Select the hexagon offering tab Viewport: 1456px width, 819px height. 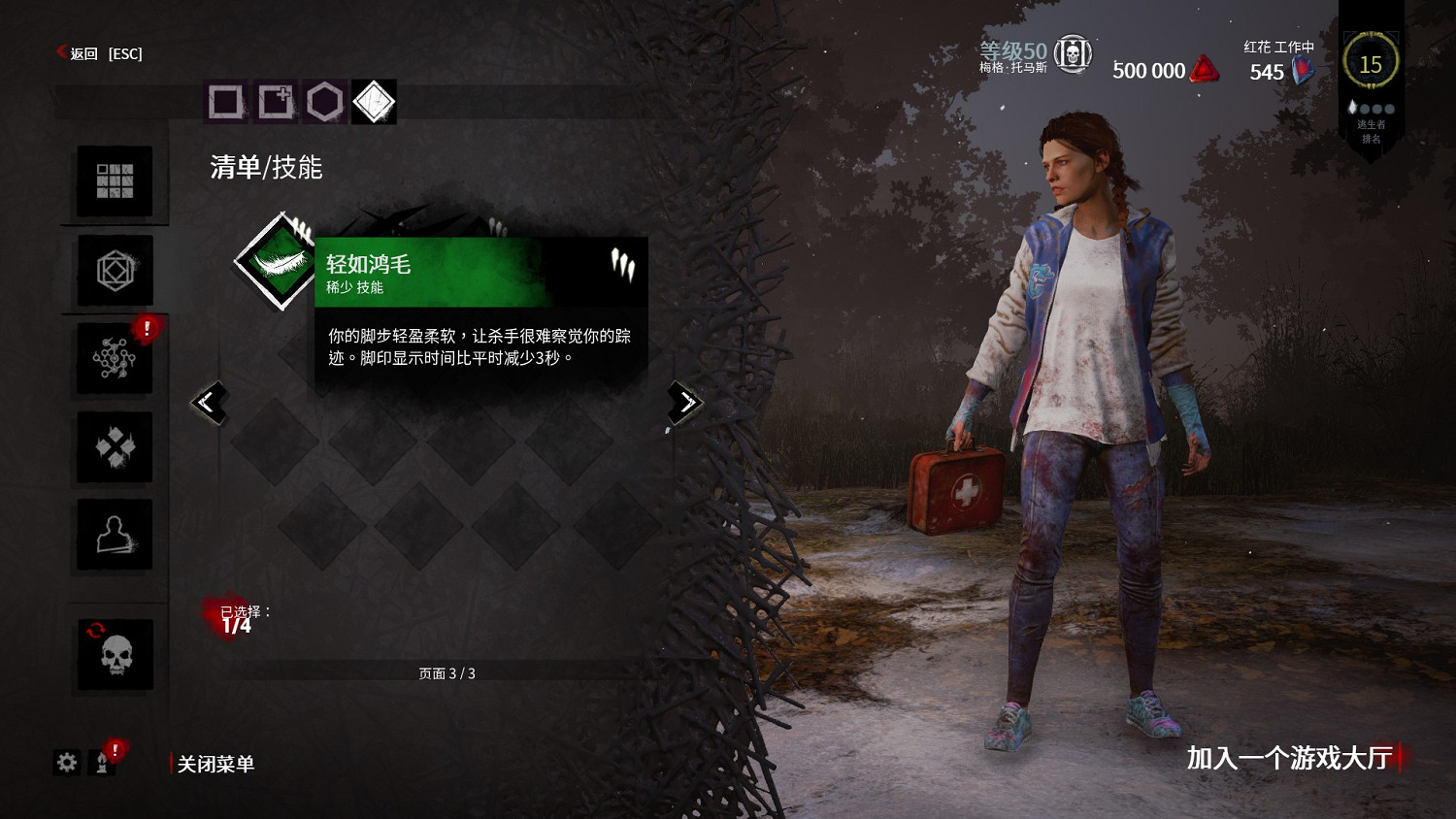(325, 101)
